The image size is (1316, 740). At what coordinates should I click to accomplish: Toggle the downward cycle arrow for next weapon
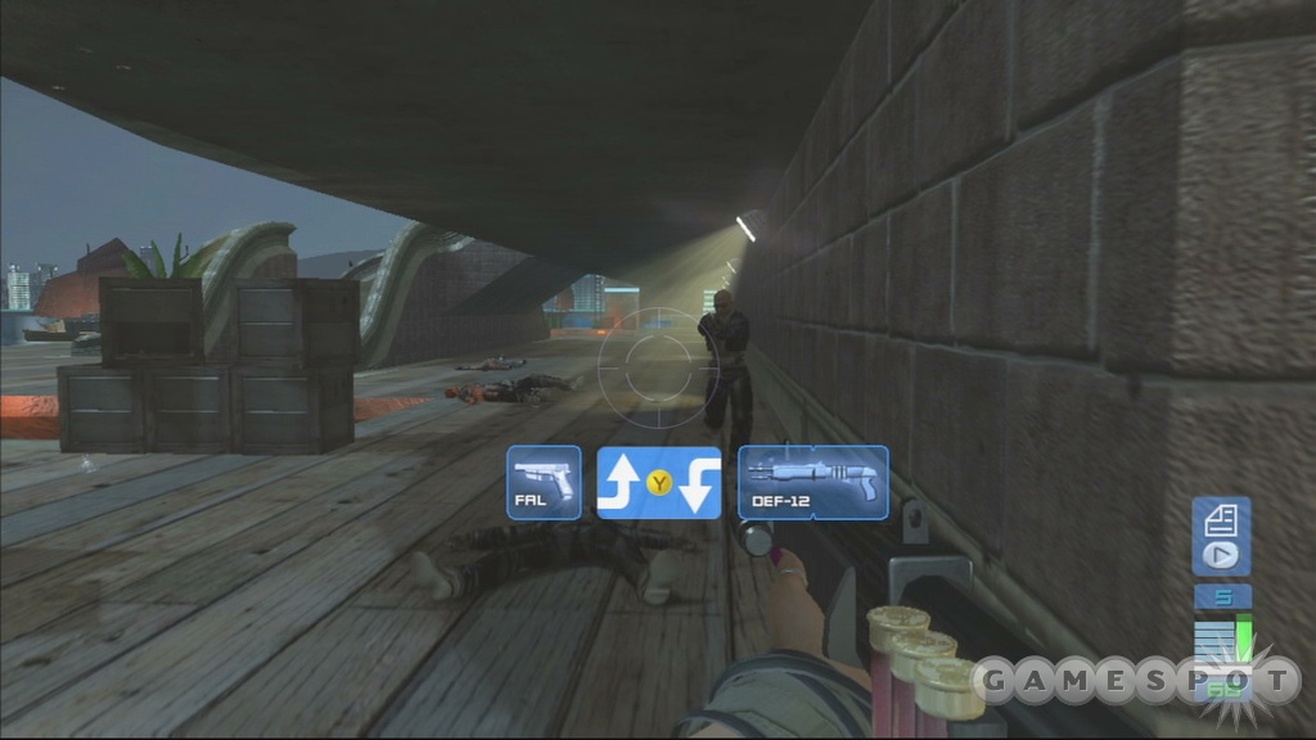pyautogui.click(x=698, y=485)
